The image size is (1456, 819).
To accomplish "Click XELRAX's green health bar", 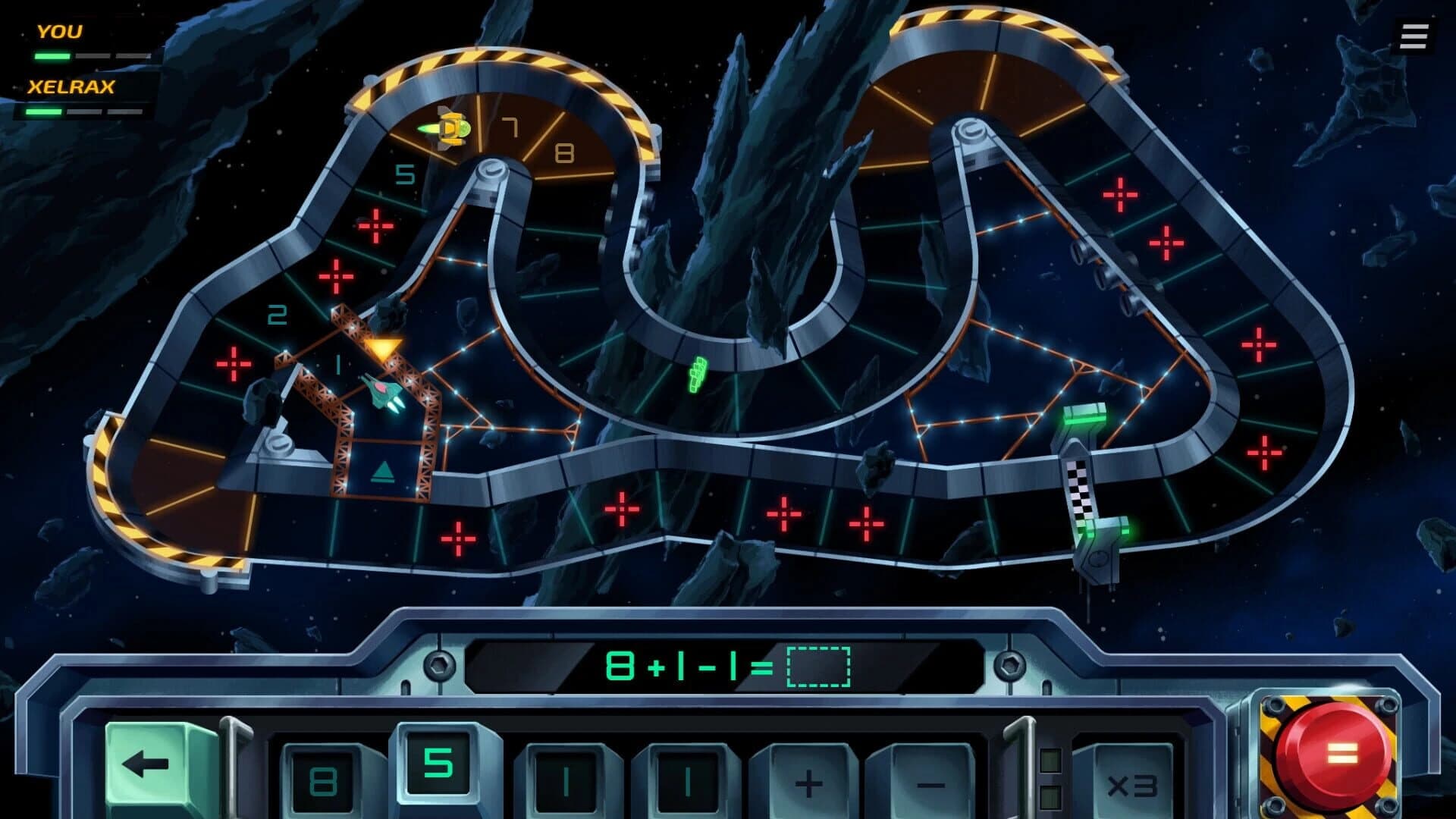I will 45,112.
